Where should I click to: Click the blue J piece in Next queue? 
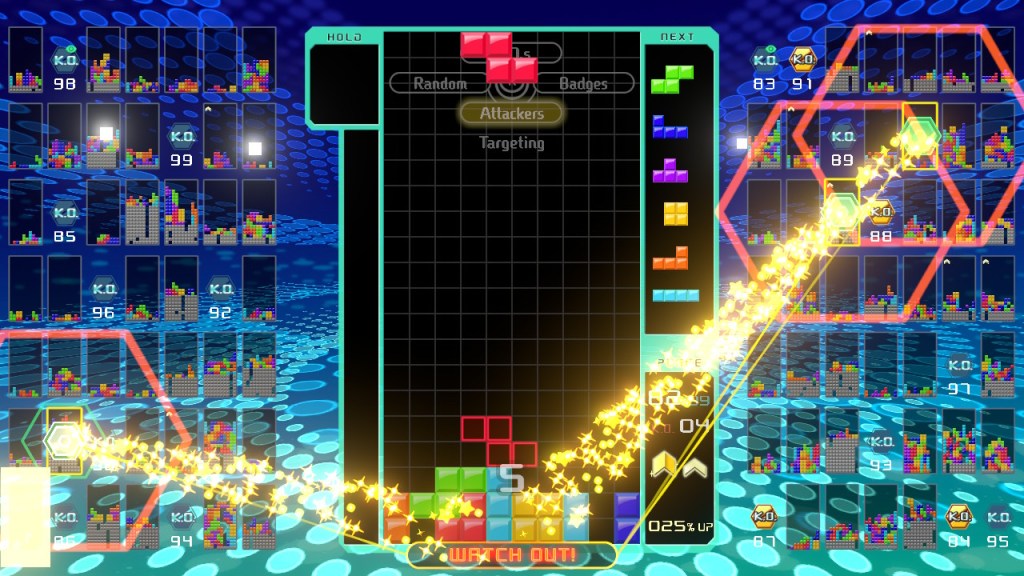(671, 127)
